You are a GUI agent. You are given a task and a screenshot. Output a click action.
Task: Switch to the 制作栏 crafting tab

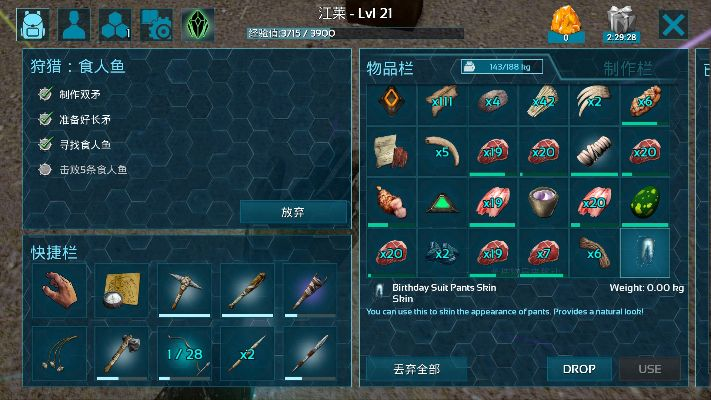(x=628, y=68)
